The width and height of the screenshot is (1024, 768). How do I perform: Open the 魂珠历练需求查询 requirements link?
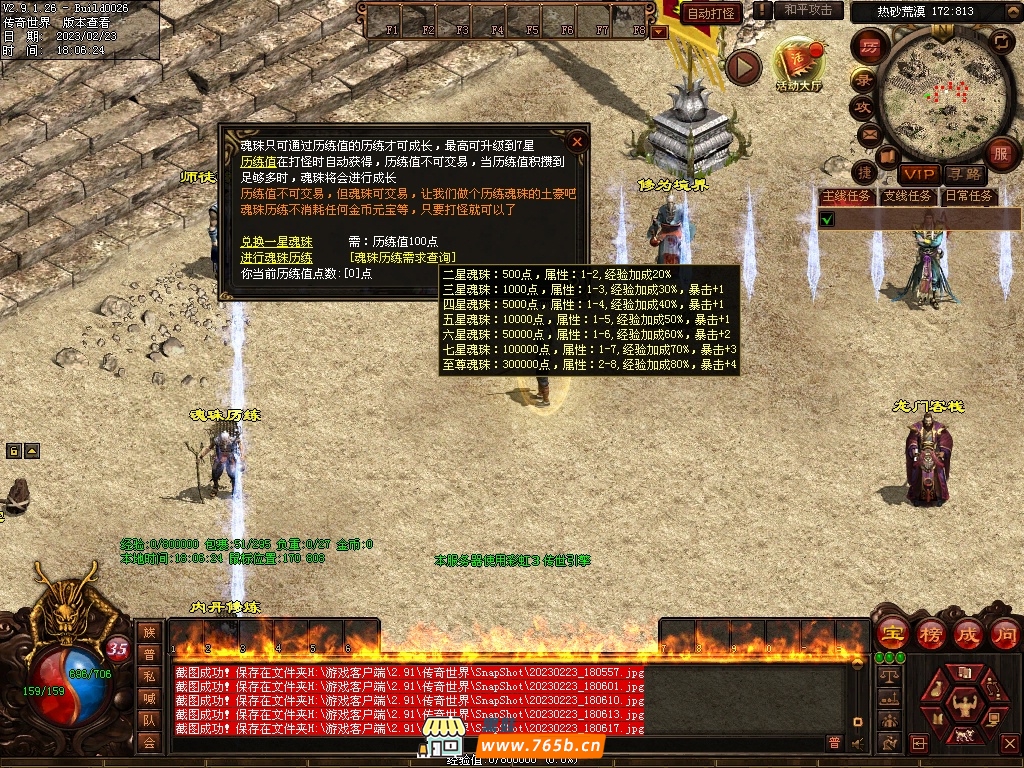pos(409,258)
